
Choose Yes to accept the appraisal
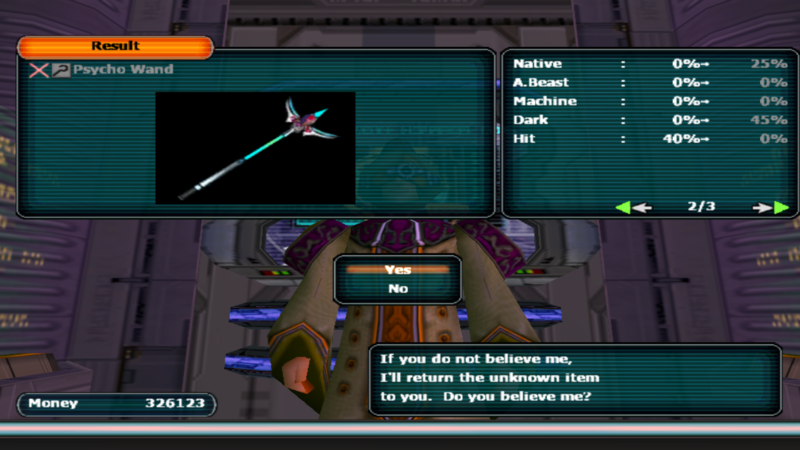(x=397, y=269)
